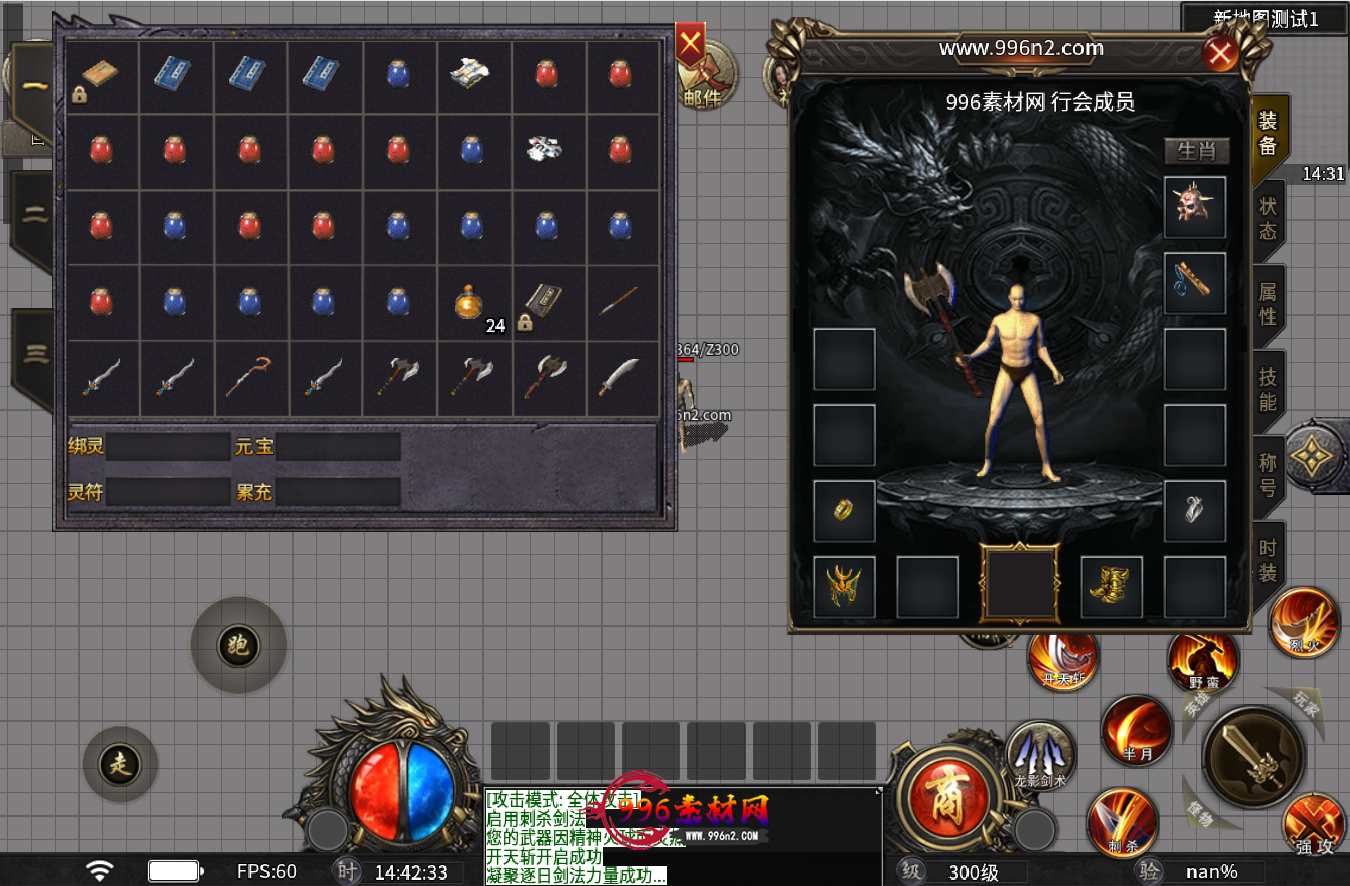Activate the 强攻 force attack button

(x=1314, y=826)
